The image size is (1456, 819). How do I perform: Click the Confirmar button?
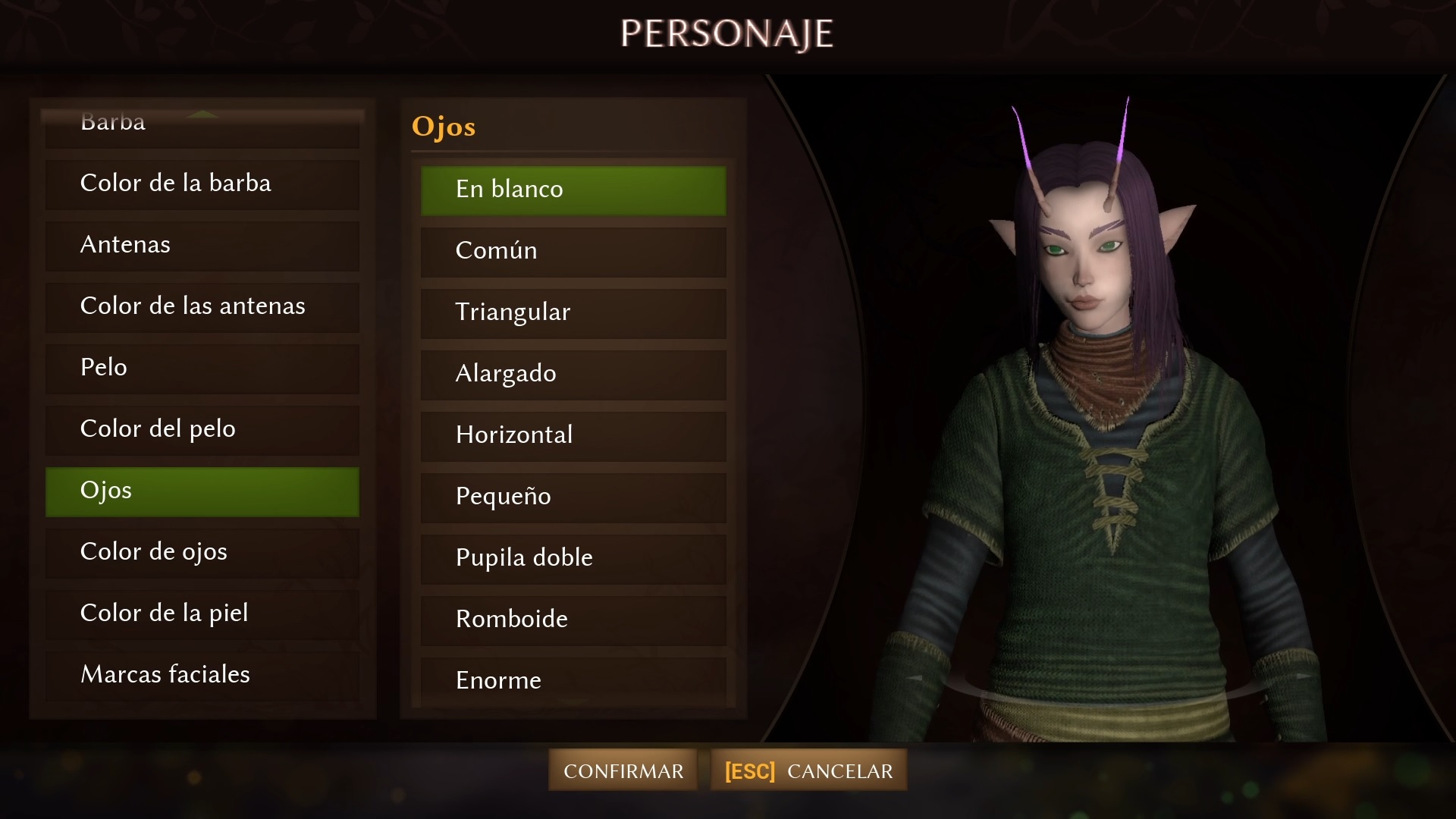pos(623,770)
